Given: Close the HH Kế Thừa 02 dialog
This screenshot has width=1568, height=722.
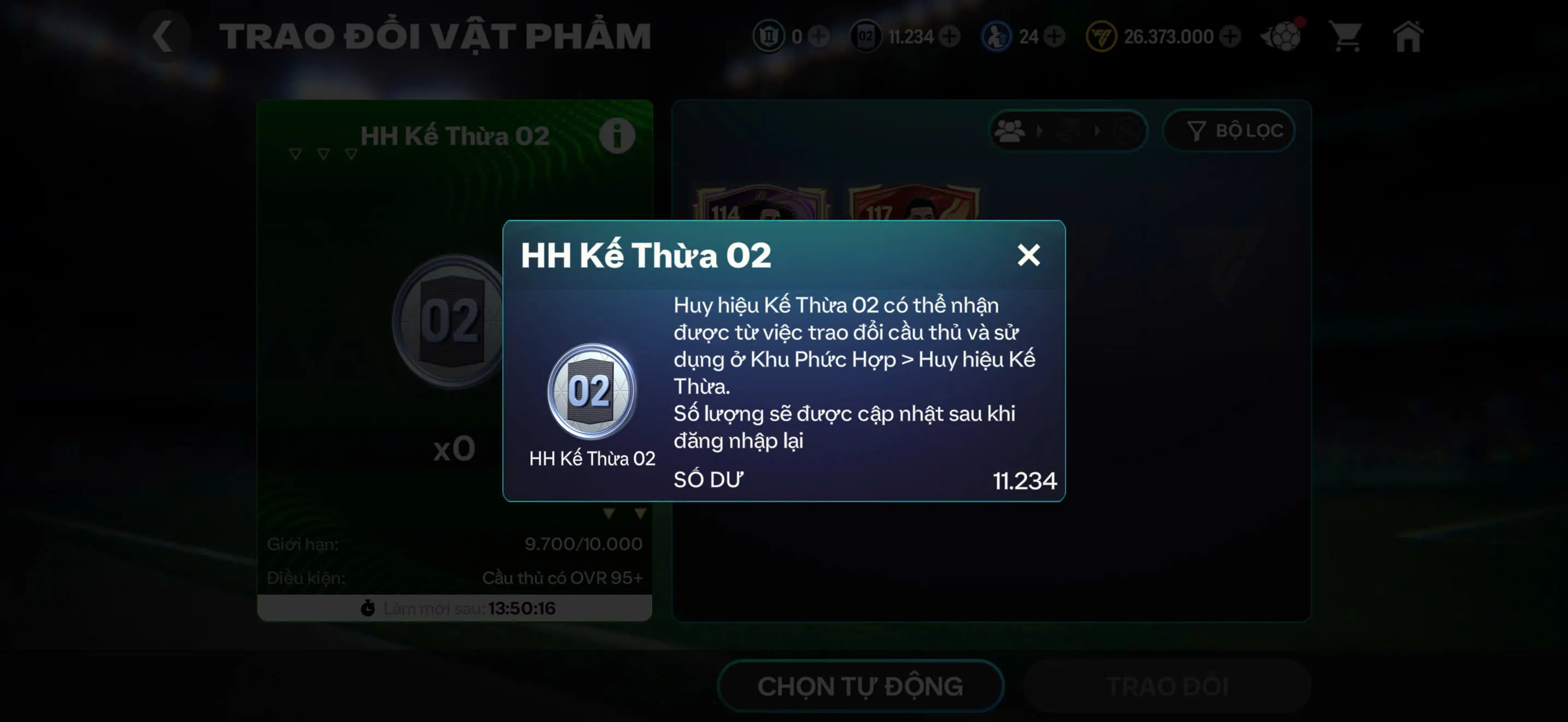Looking at the screenshot, I should coord(1029,255).
